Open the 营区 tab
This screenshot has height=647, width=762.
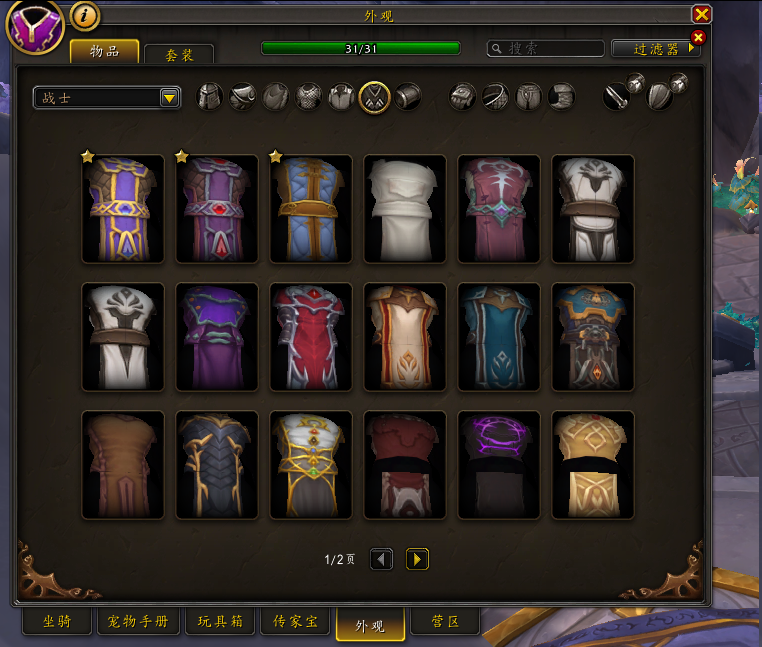445,622
